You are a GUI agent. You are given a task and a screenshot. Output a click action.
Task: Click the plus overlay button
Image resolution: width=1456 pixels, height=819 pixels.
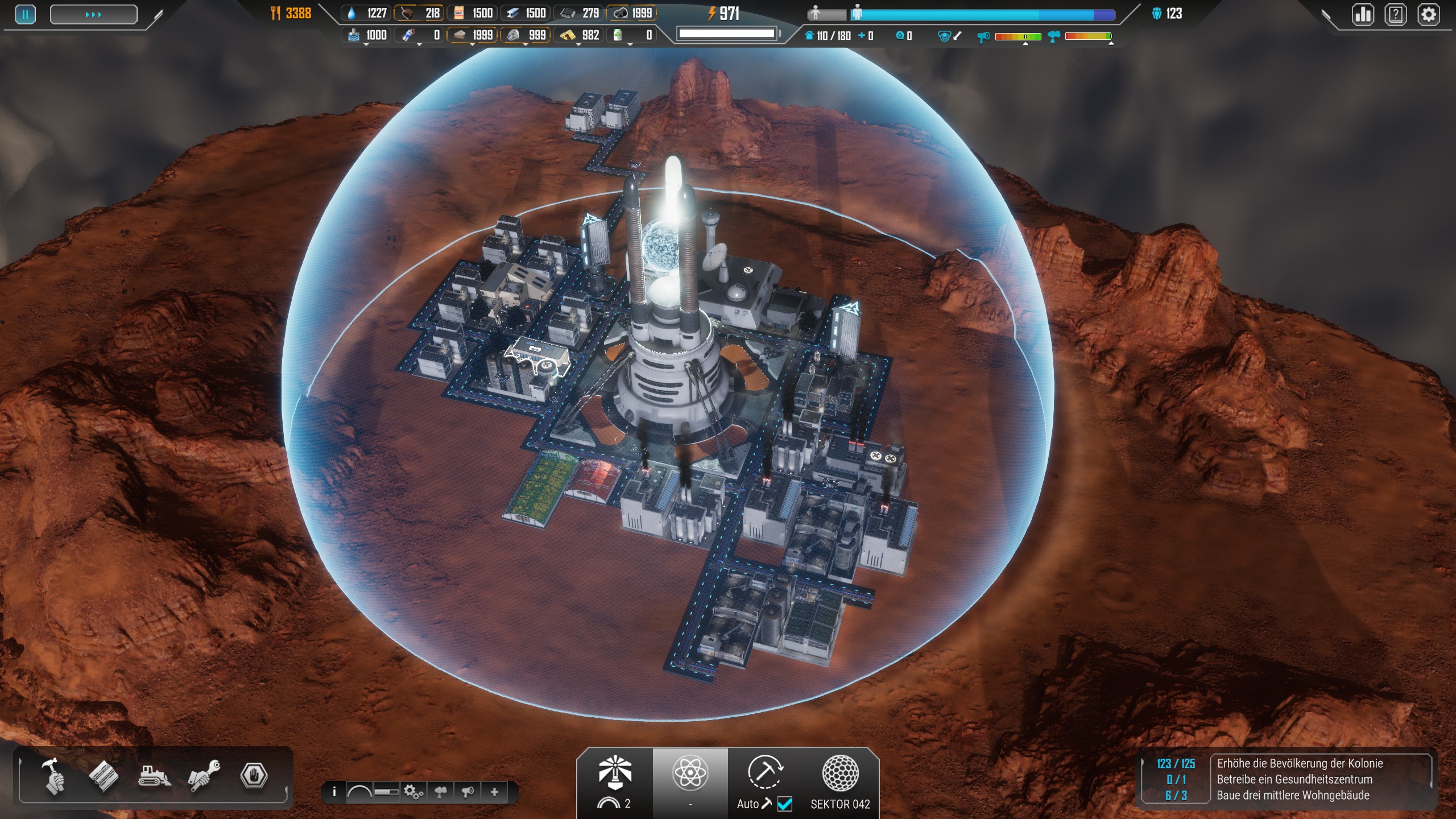[x=494, y=792]
